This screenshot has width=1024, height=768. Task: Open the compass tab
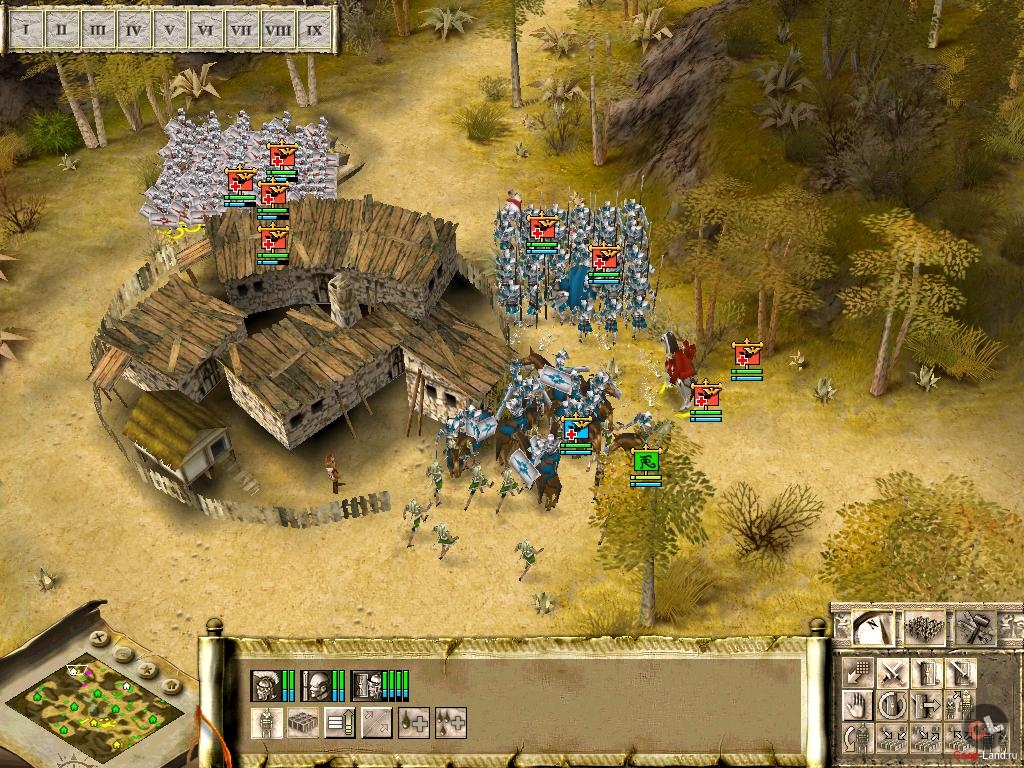(872, 627)
